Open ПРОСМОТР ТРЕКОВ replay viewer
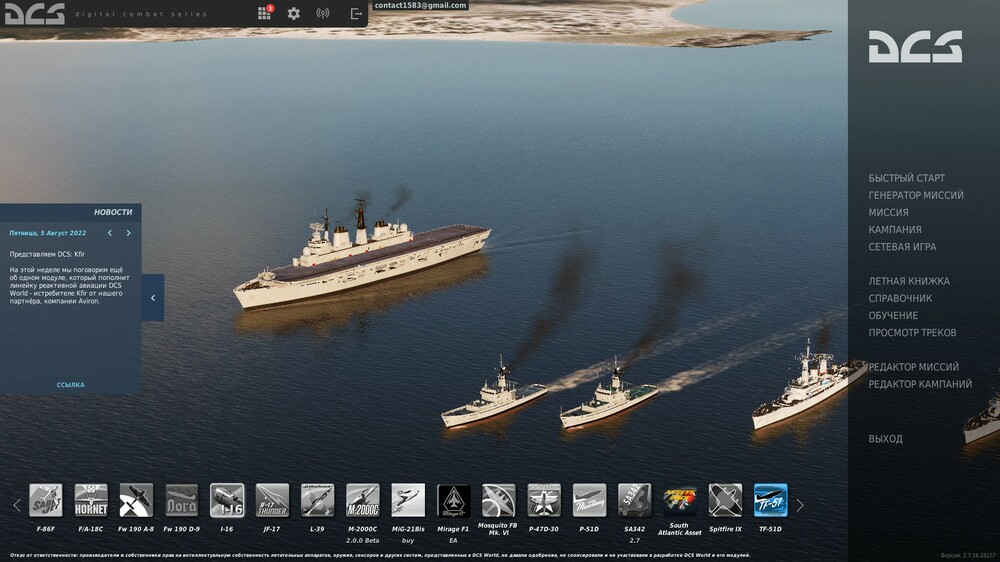The height and width of the screenshot is (562, 1000). click(x=912, y=332)
